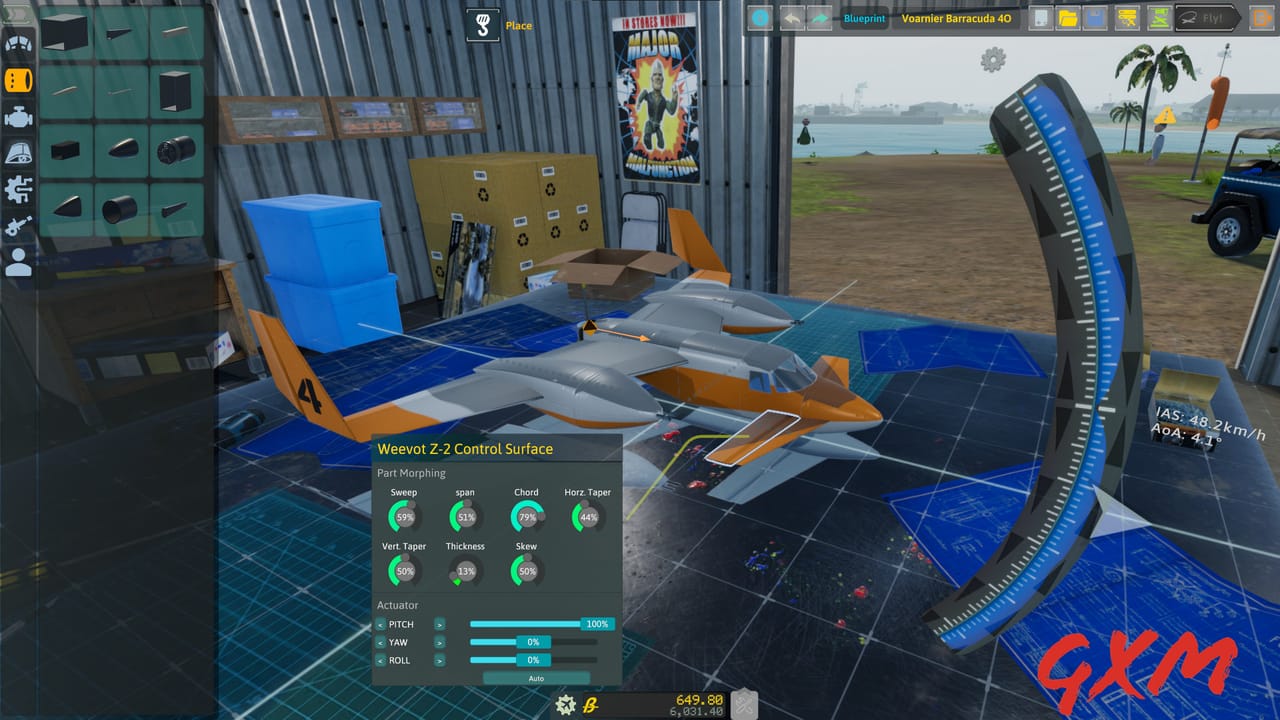
Task: Adjust the Sweep morphing knob
Action: tap(404, 515)
